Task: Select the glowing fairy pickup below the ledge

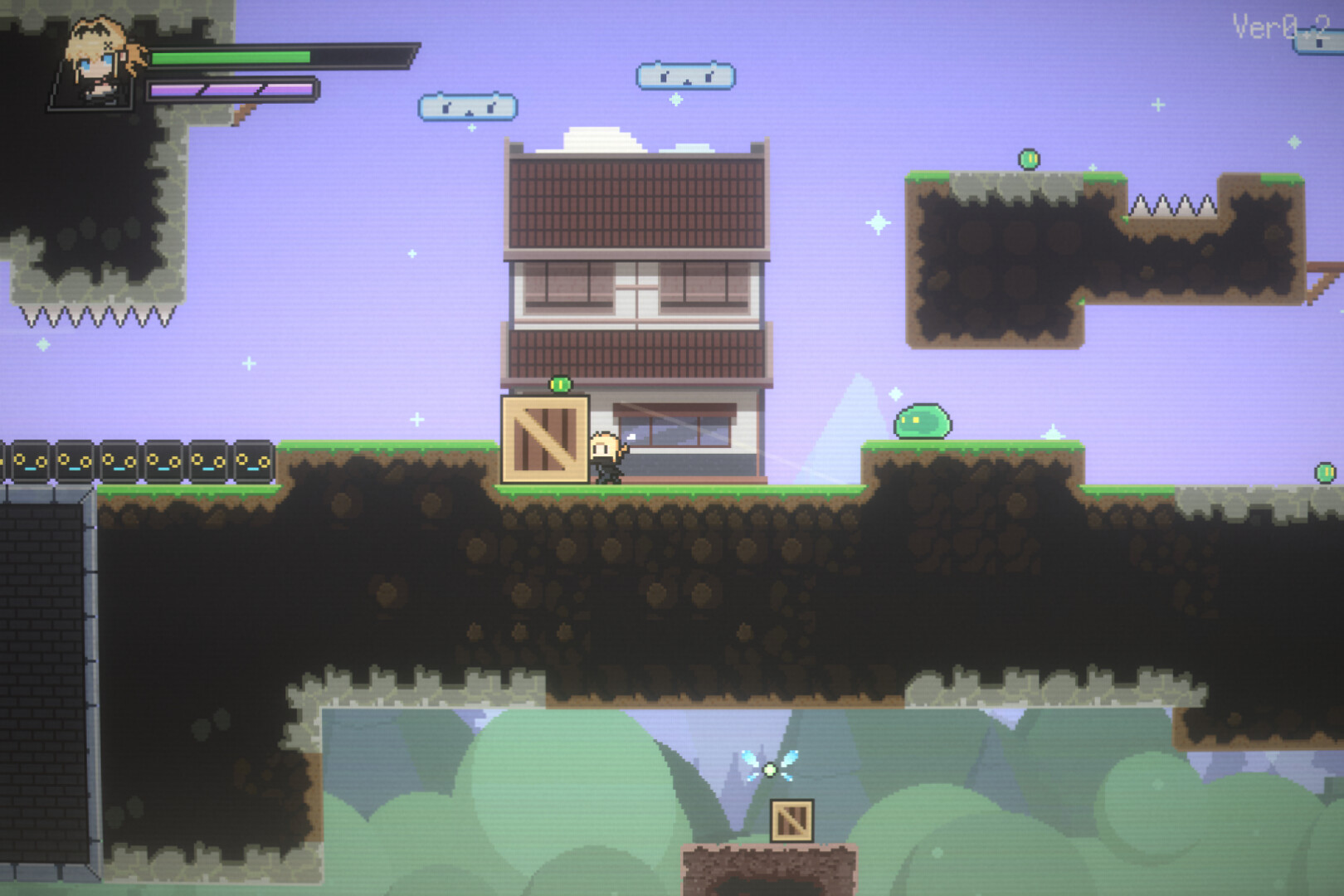Action: pyautogui.click(x=772, y=772)
